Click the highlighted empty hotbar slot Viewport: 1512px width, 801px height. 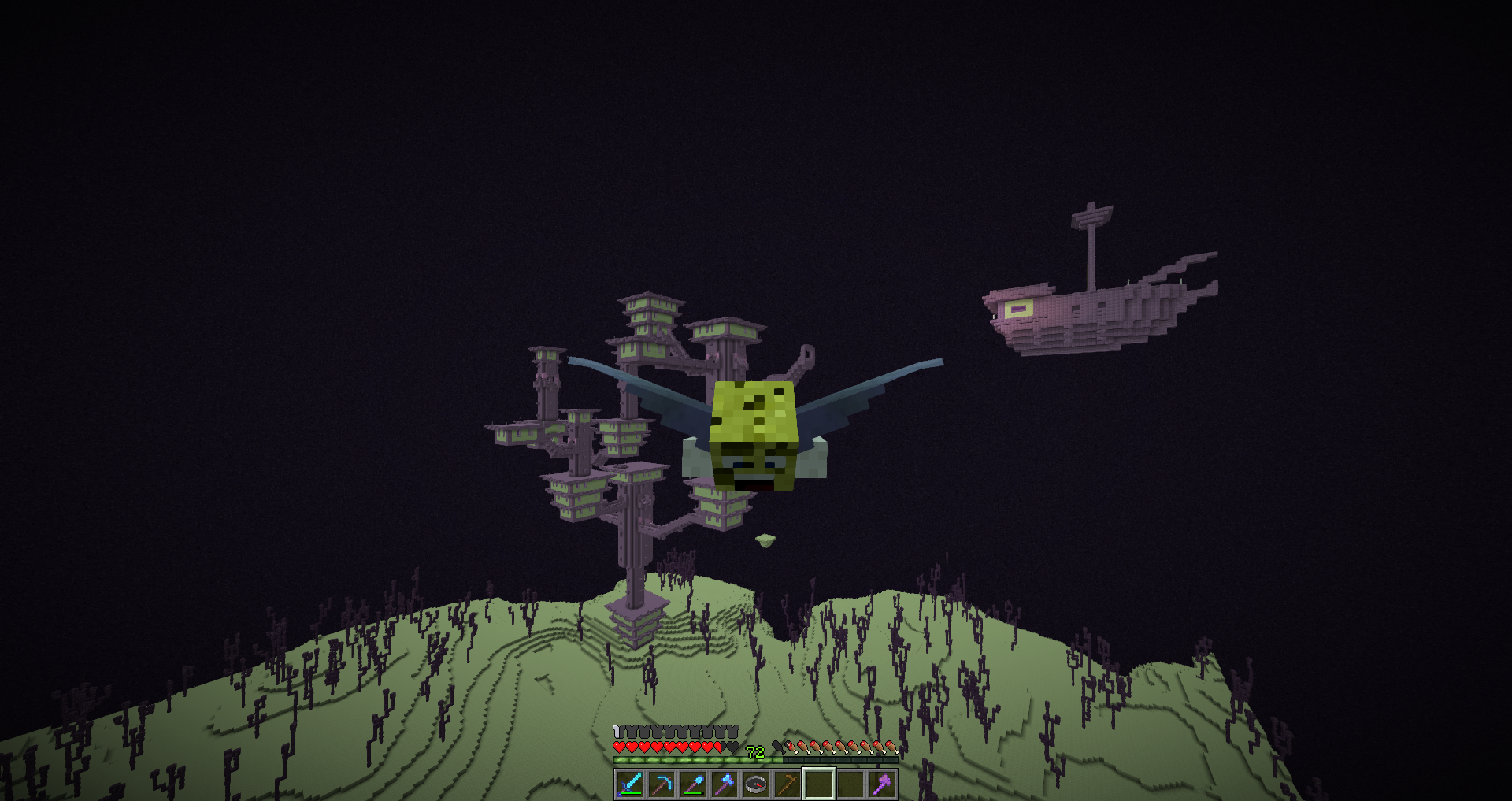pyautogui.click(x=819, y=784)
